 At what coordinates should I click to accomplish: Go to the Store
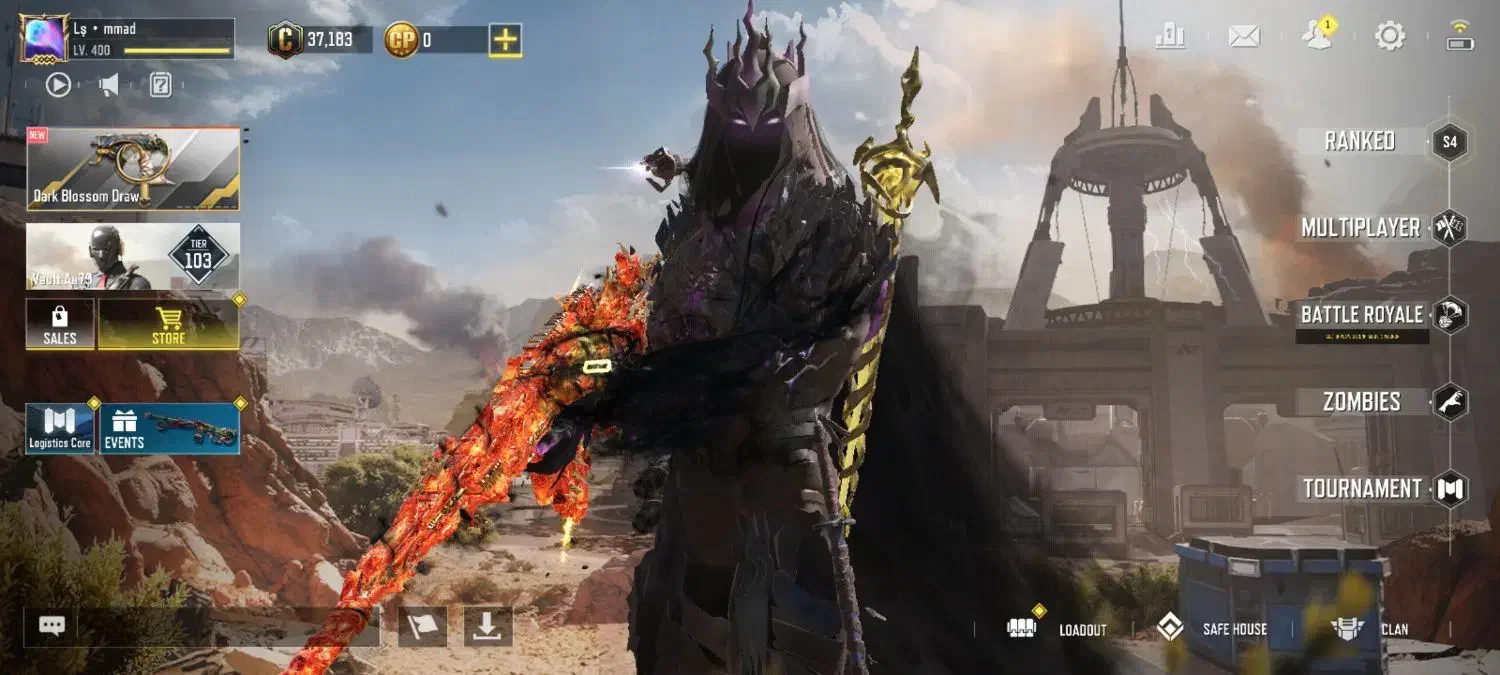coord(168,324)
